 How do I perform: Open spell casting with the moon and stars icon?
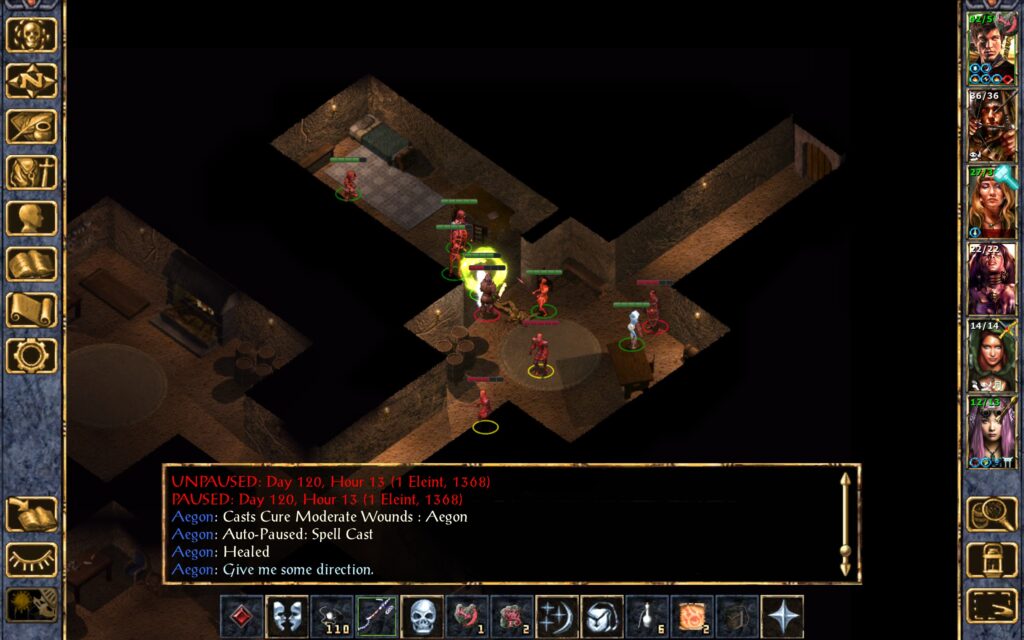pos(557,617)
